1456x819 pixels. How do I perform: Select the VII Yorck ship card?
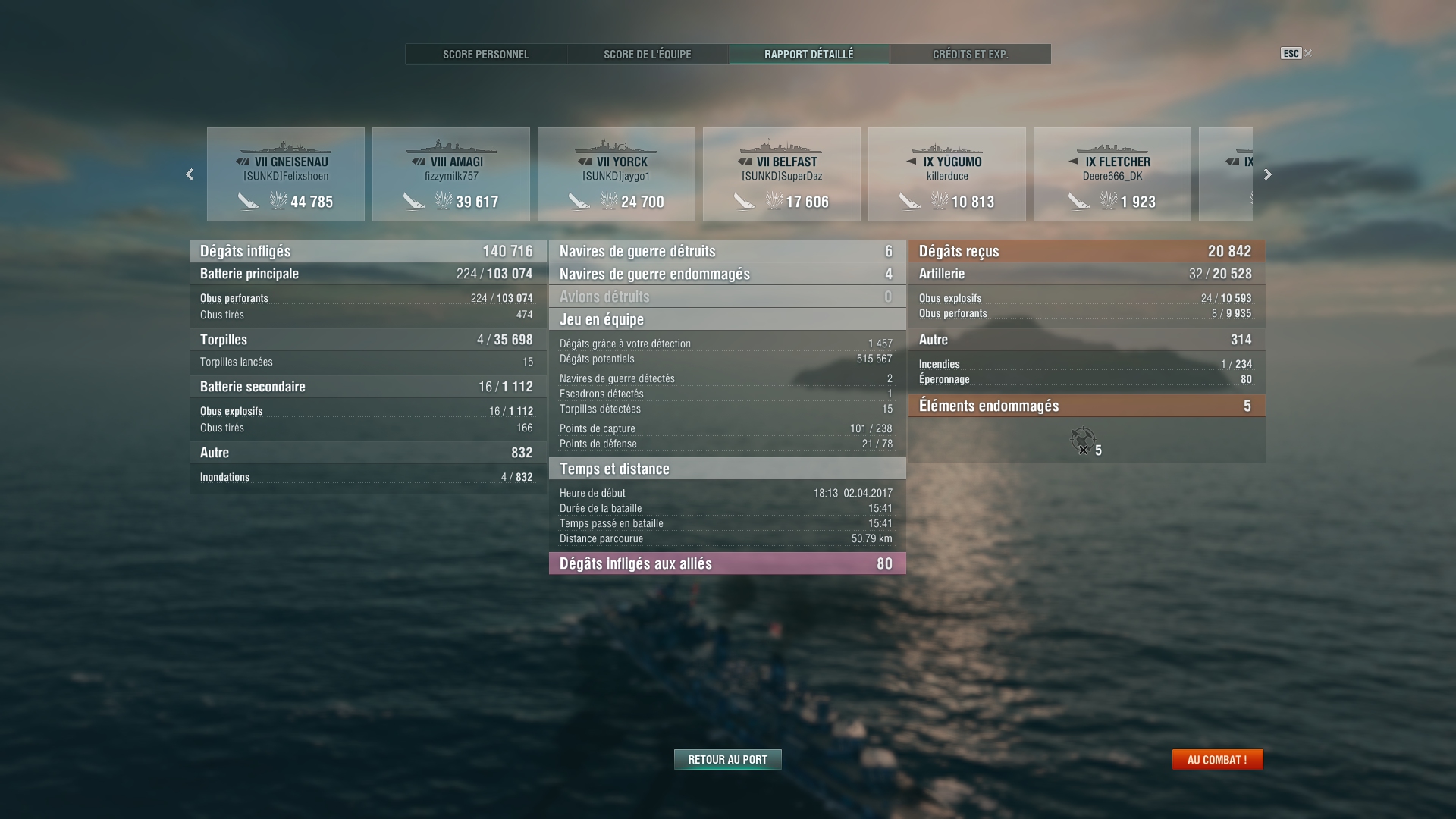pos(617,174)
